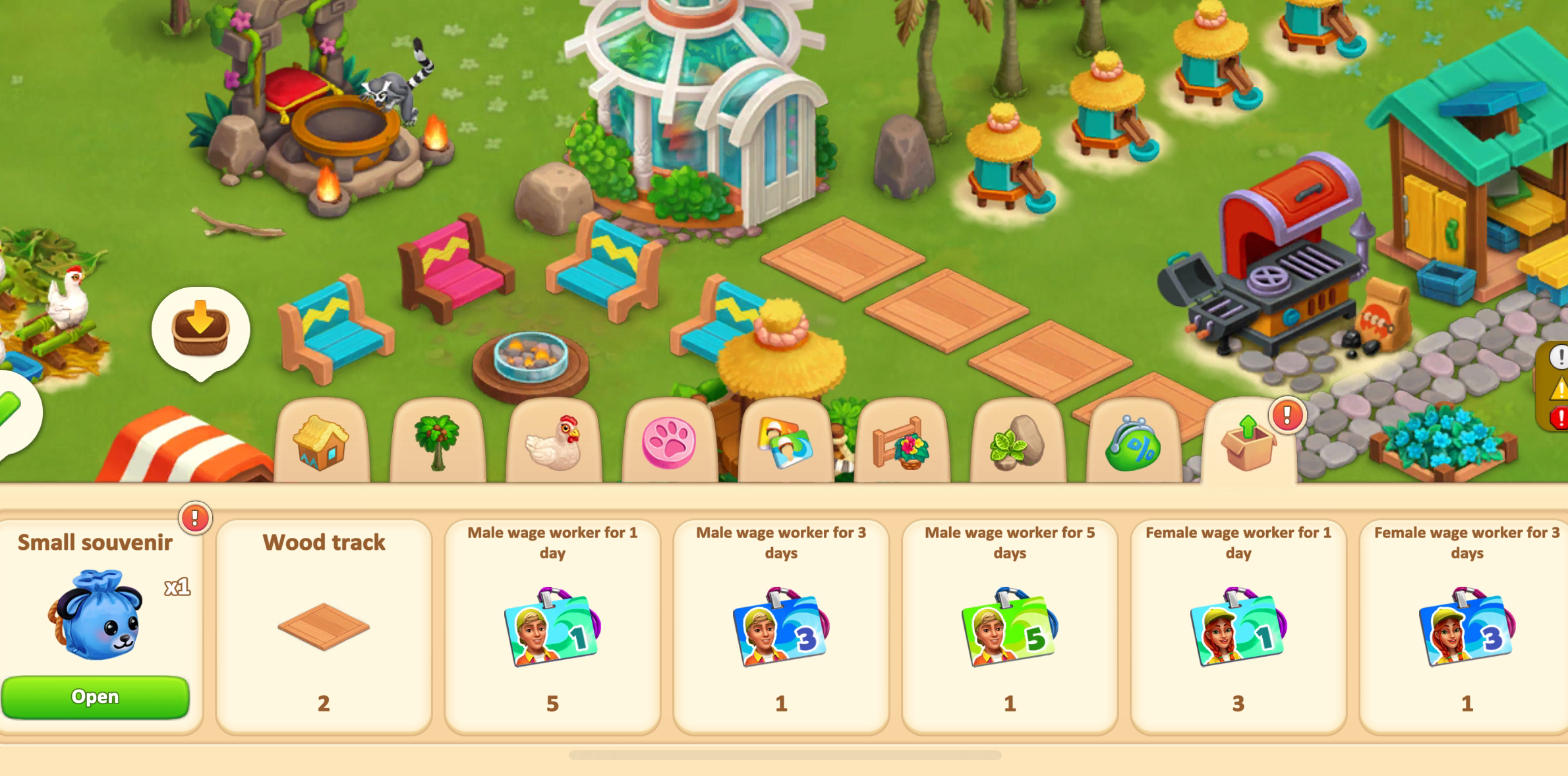Select the cardboard box storage tab
This screenshot has width=1568, height=776.
coord(1248,443)
